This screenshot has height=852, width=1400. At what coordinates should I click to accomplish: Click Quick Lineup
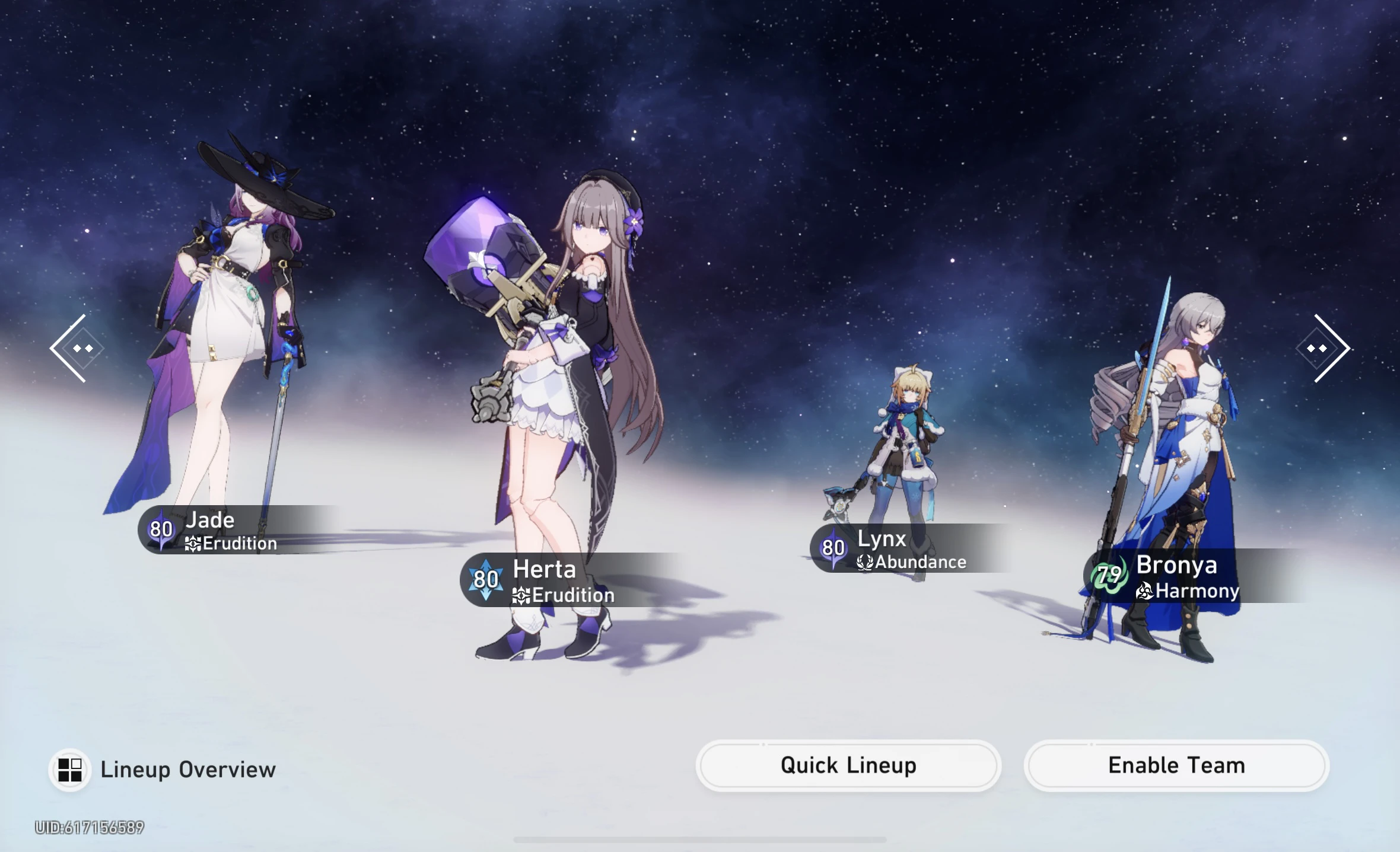(849, 765)
